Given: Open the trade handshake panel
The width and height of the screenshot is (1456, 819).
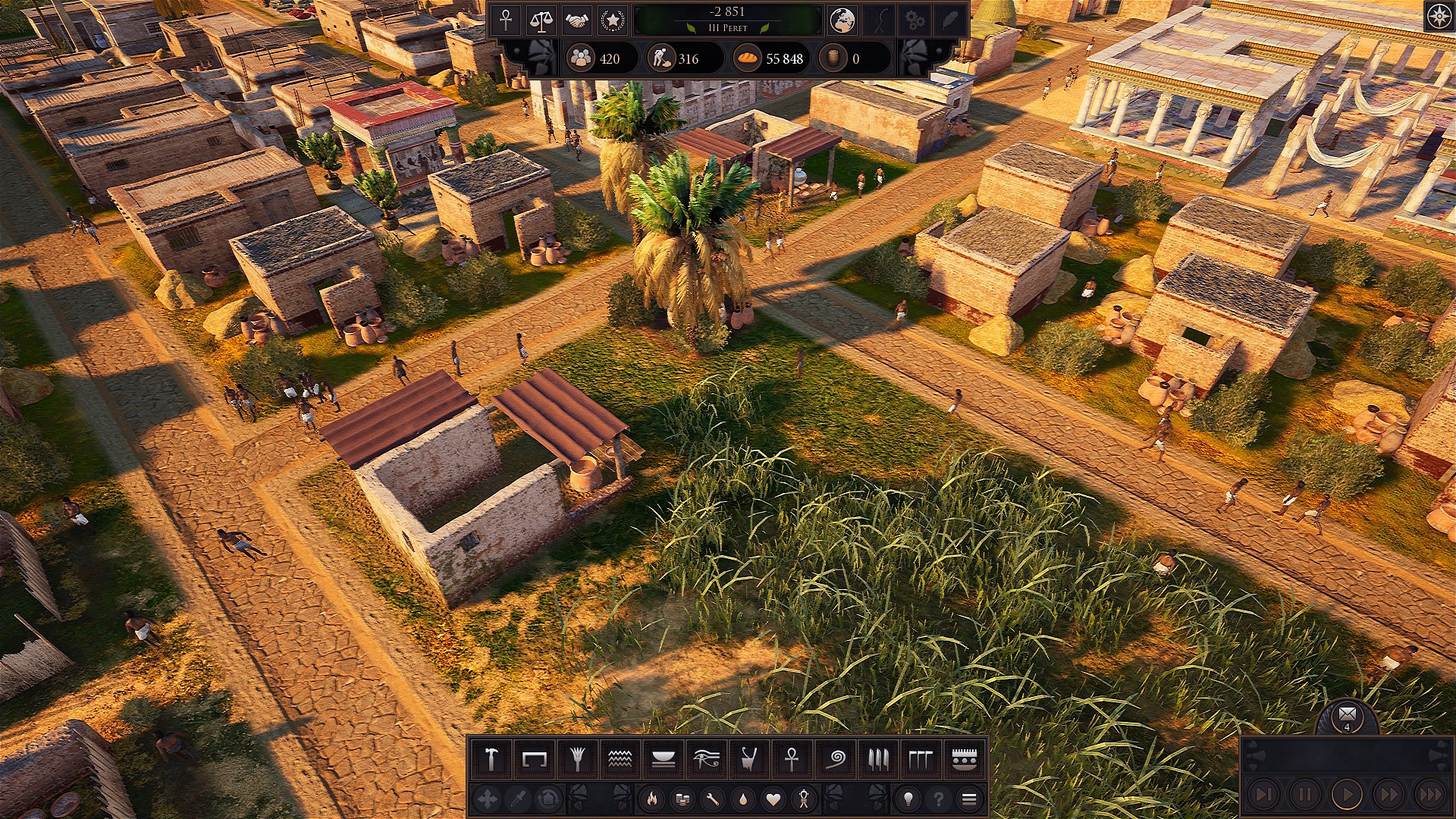Looking at the screenshot, I should click(x=578, y=20).
